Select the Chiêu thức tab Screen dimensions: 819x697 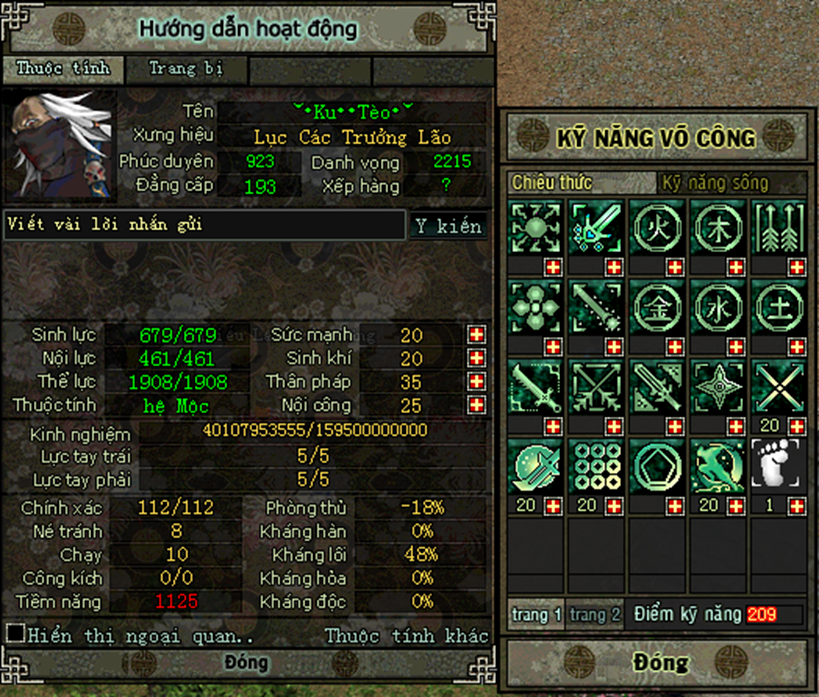pyautogui.click(x=552, y=183)
